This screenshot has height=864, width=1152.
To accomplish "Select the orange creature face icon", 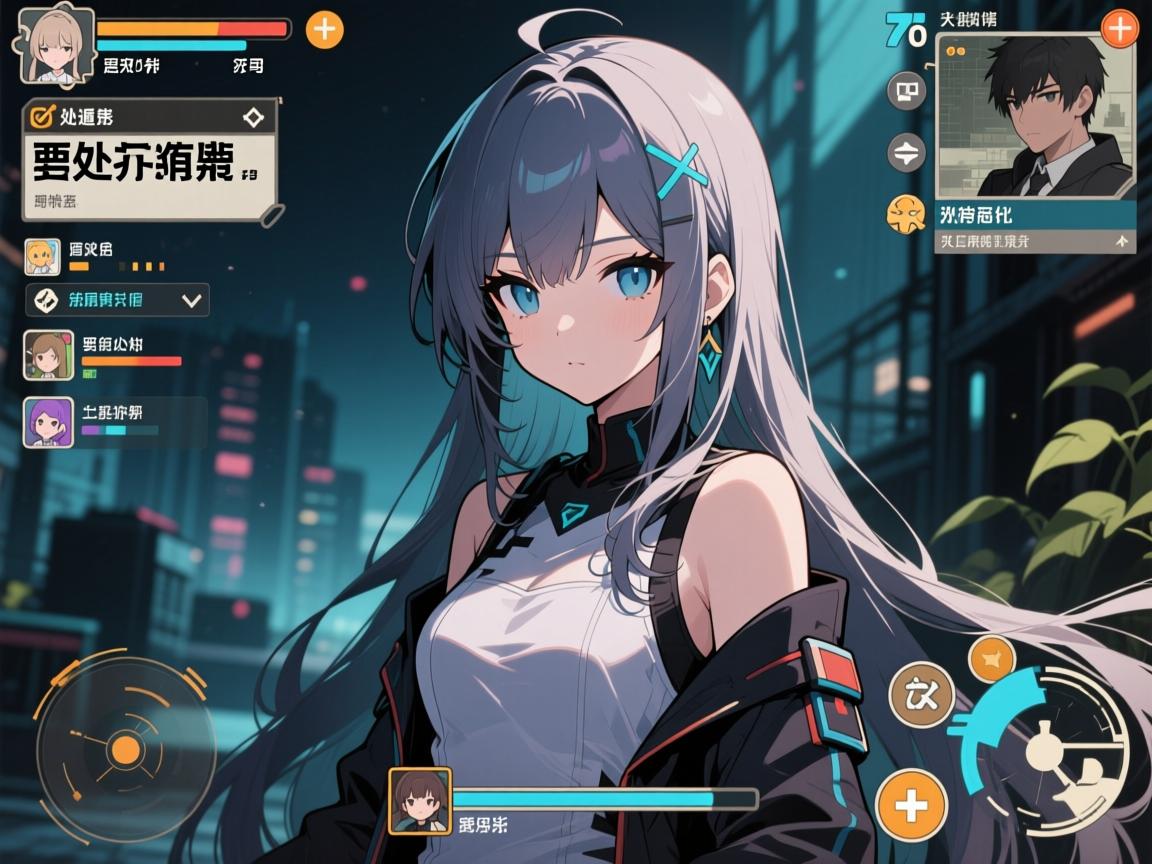I will click(906, 213).
